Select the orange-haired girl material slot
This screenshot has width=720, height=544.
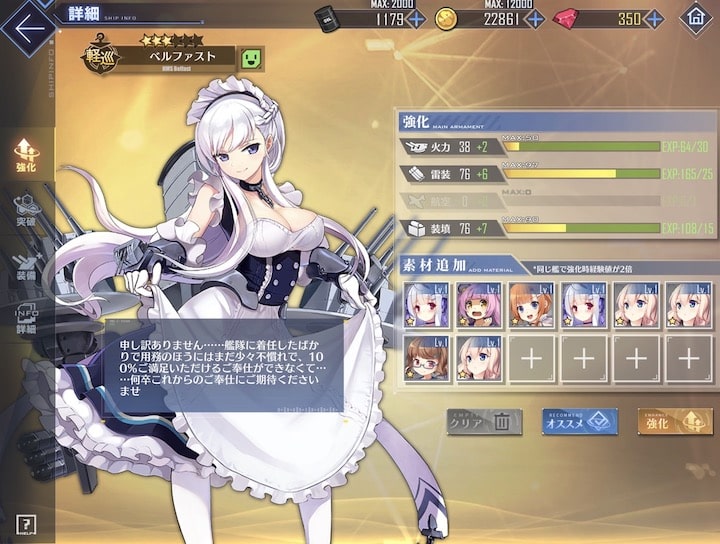[x=532, y=304]
